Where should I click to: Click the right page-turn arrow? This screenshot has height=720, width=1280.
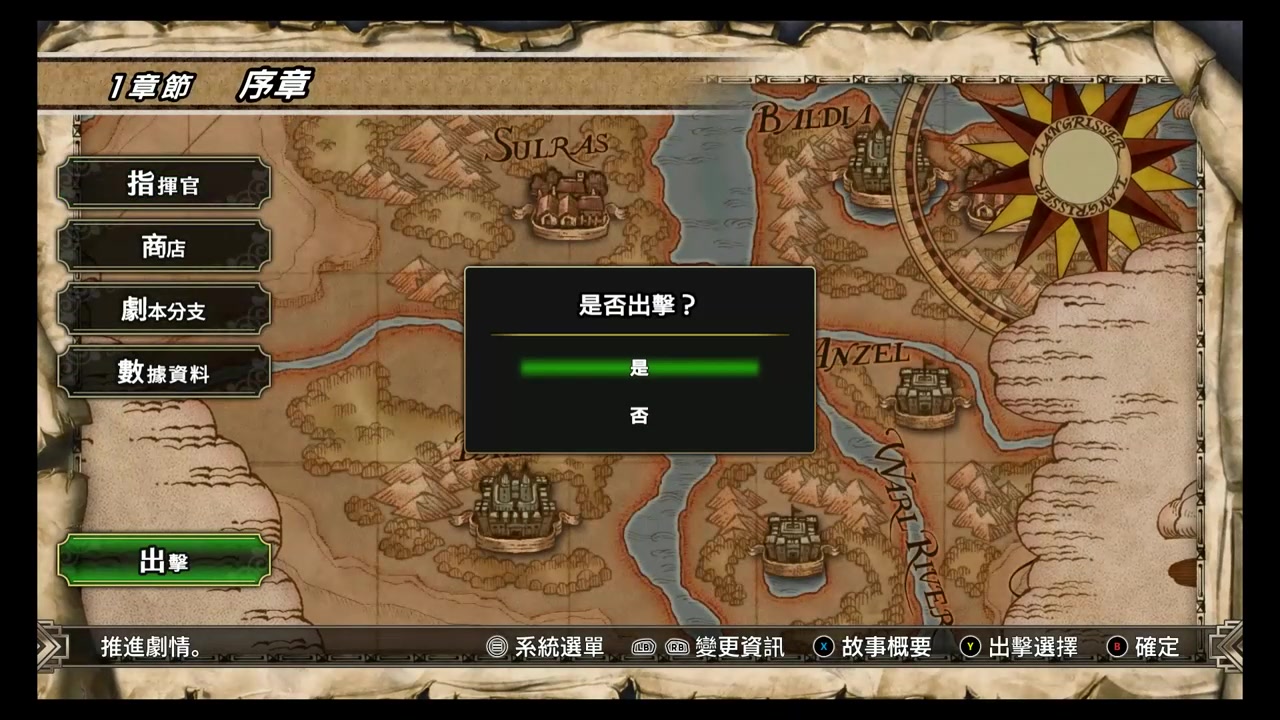pos(1230,647)
